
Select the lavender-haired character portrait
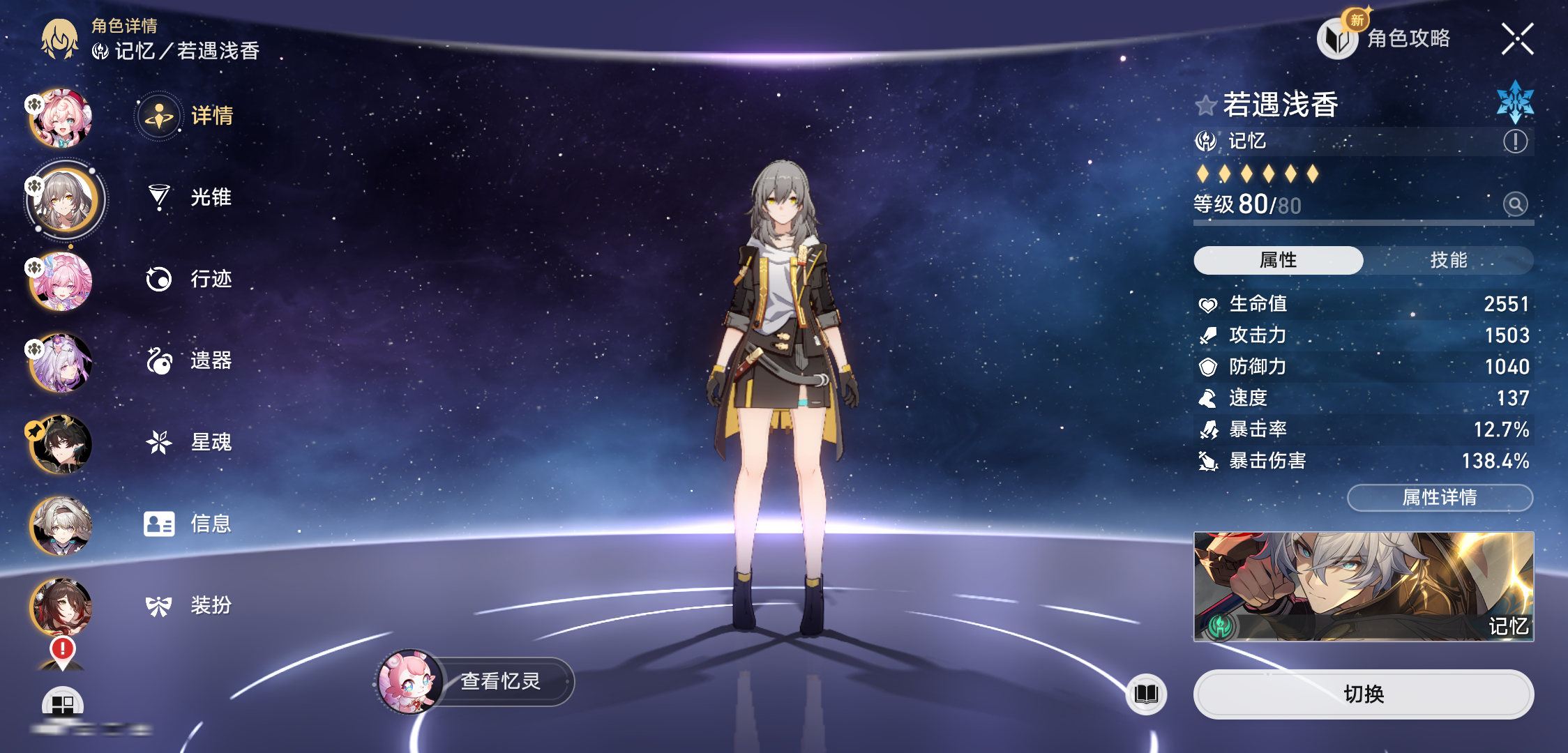(x=61, y=362)
